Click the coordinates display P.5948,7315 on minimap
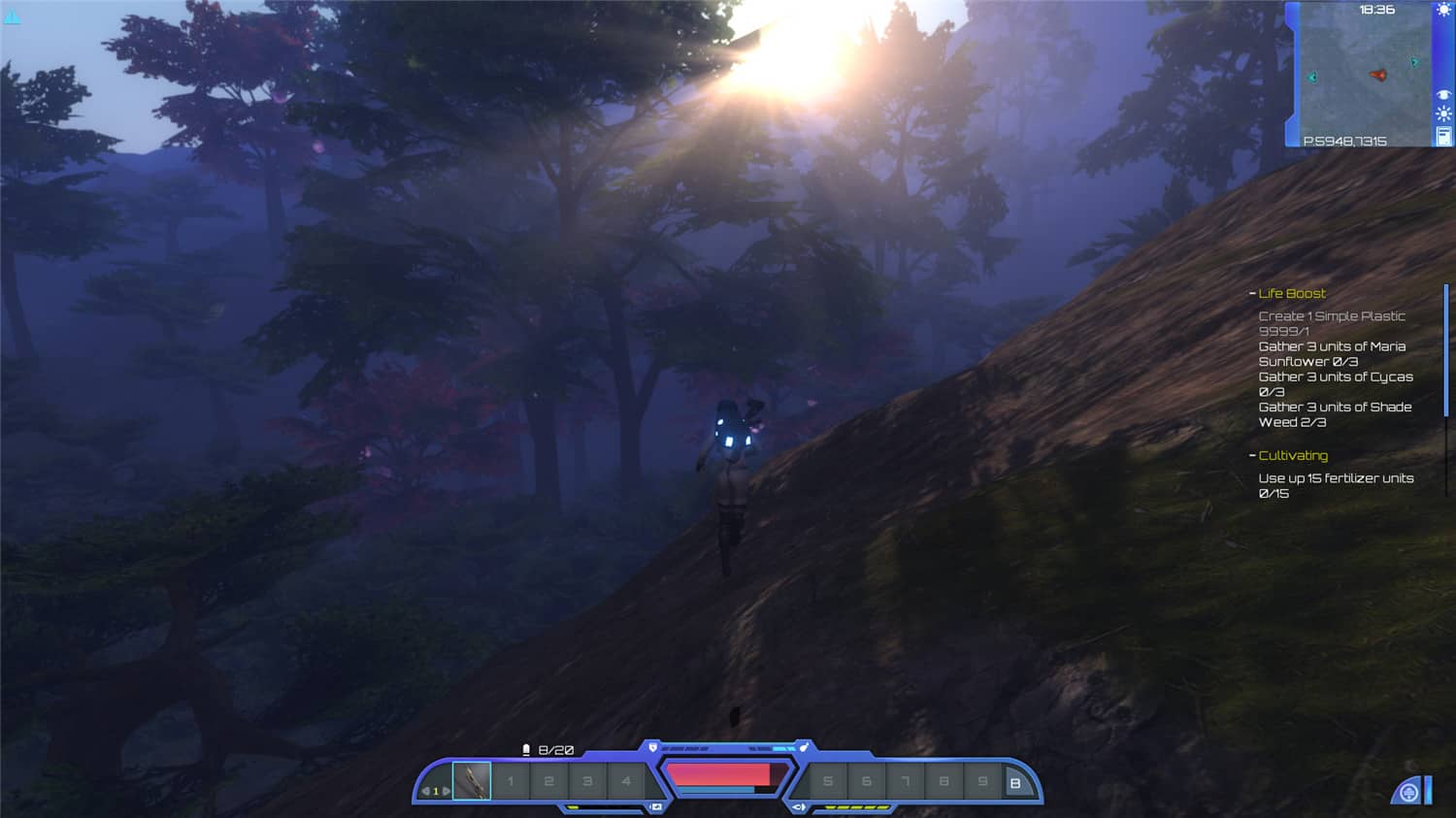The width and height of the screenshot is (1456, 818). [1345, 140]
